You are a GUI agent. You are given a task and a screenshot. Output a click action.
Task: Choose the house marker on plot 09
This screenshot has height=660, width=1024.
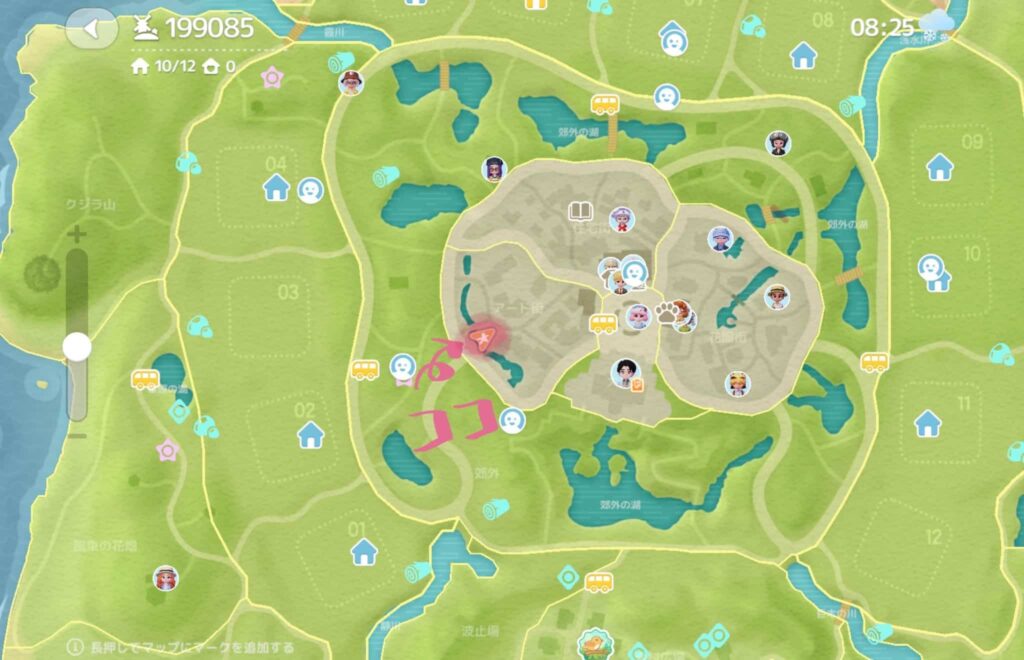[x=939, y=167]
